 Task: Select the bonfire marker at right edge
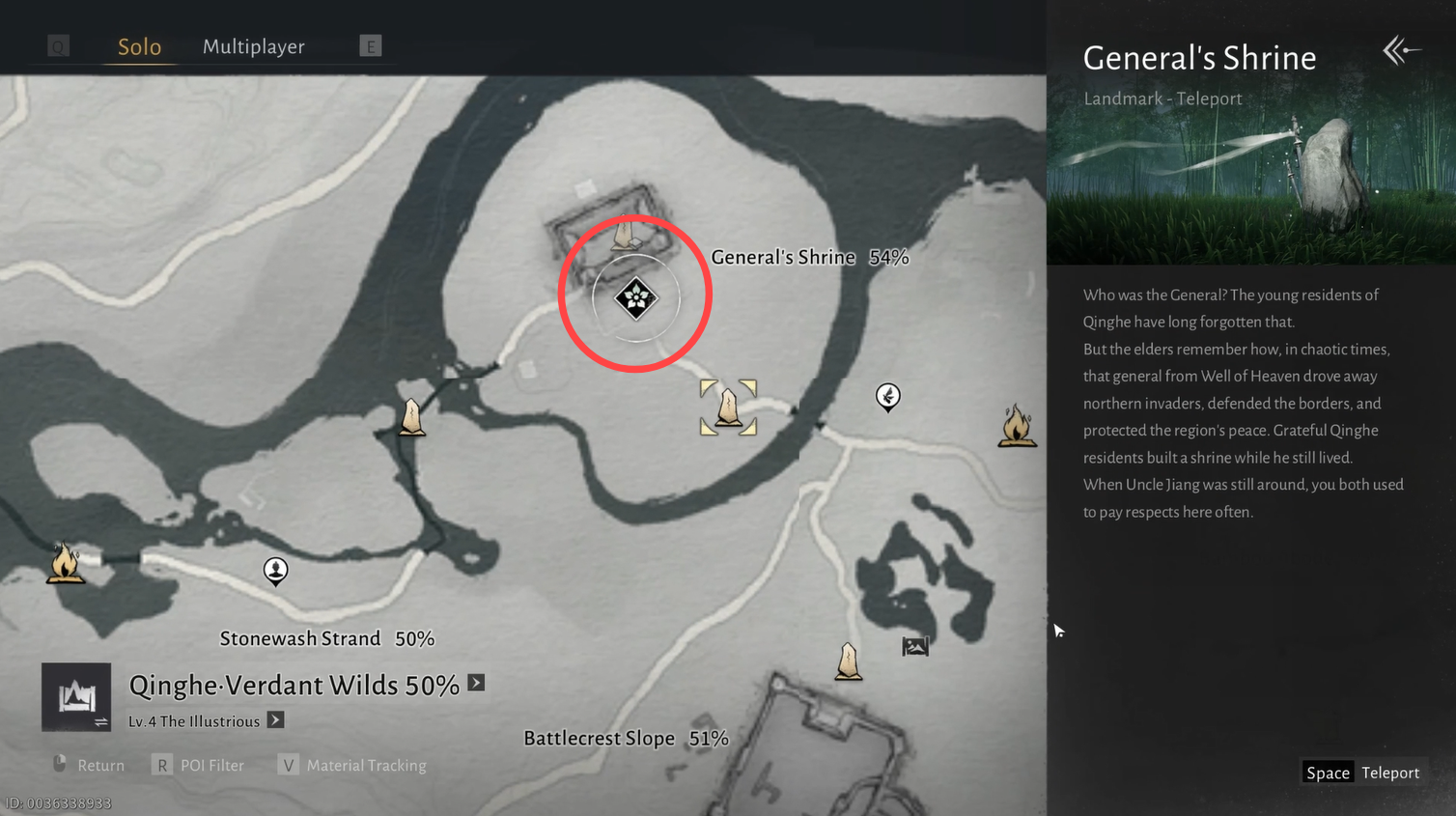pyautogui.click(x=1017, y=426)
